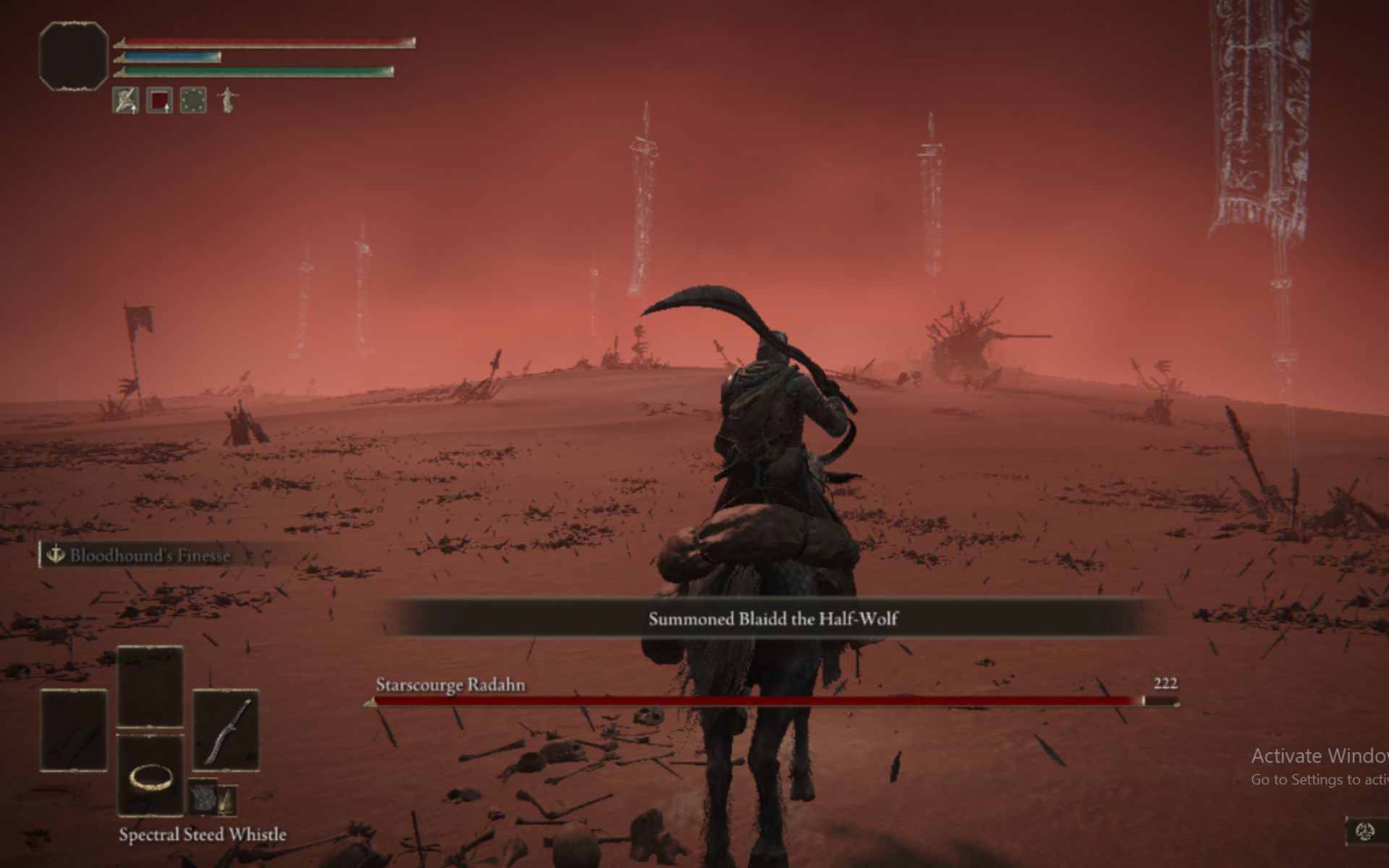1389x868 pixels.
Task: Click the sword buff status icon
Action: click(126, 99)
